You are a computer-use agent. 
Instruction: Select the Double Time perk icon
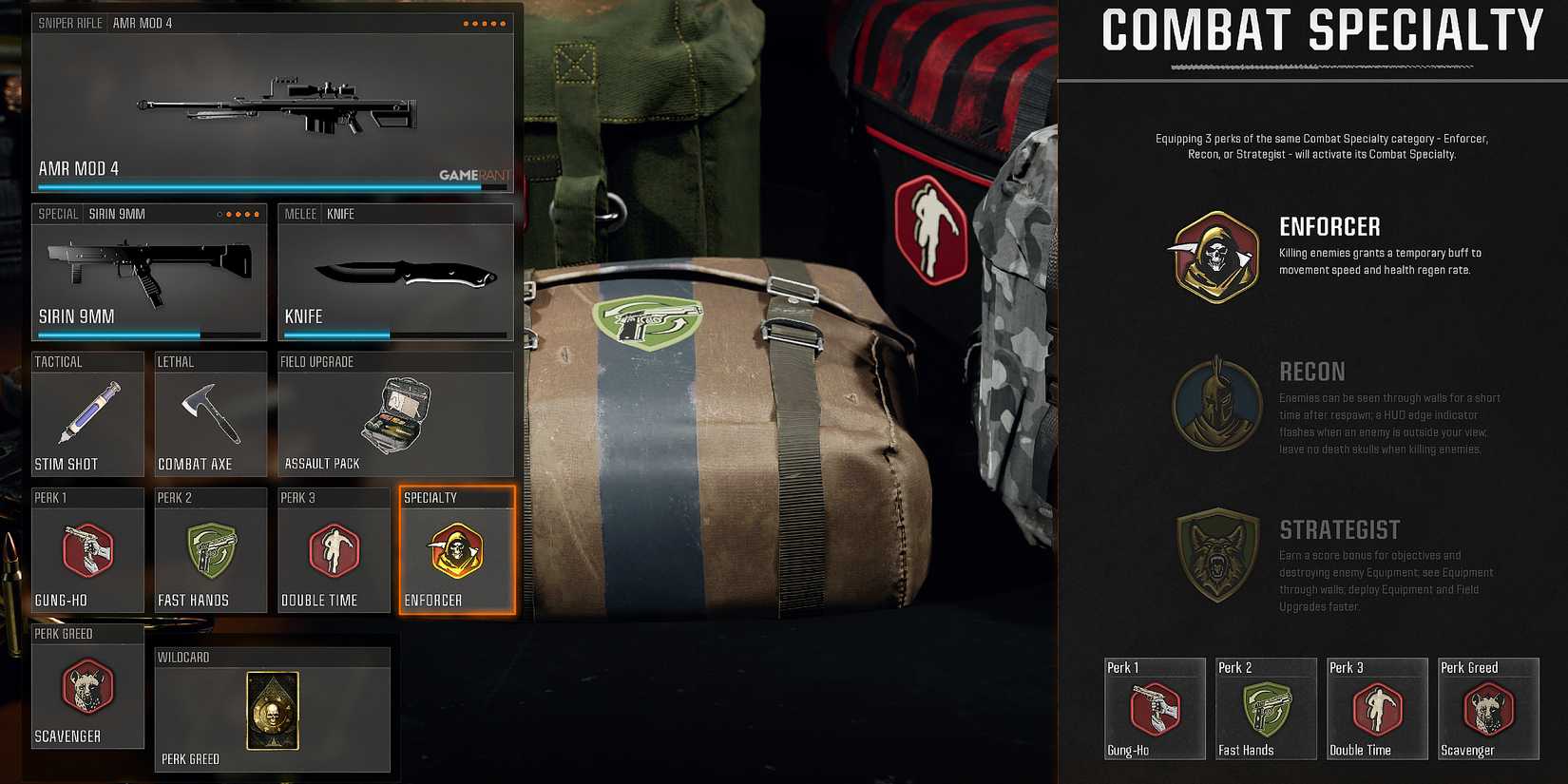tap(334, 551)
